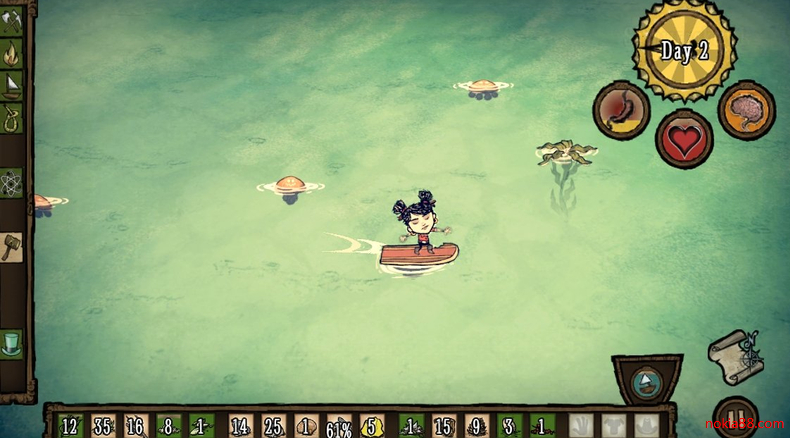Select the item showing 61% durability
This screenshot has height=438, width=790.
339,426
